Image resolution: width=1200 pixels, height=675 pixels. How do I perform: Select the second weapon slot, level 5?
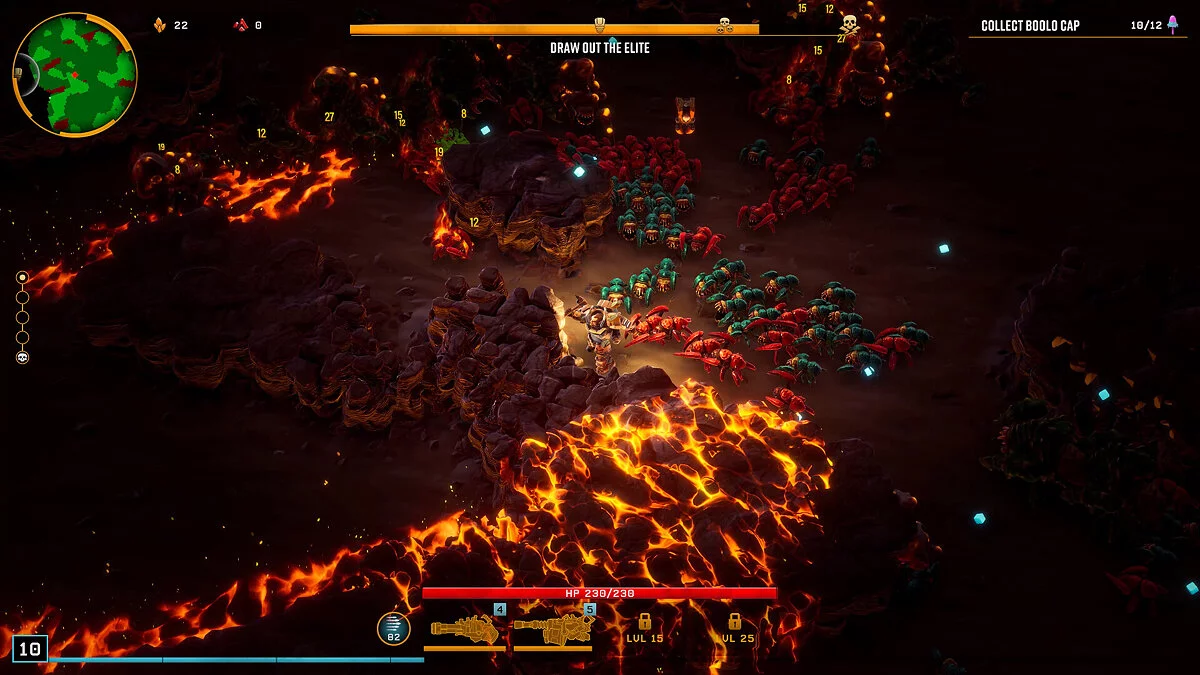click(553, 629)
